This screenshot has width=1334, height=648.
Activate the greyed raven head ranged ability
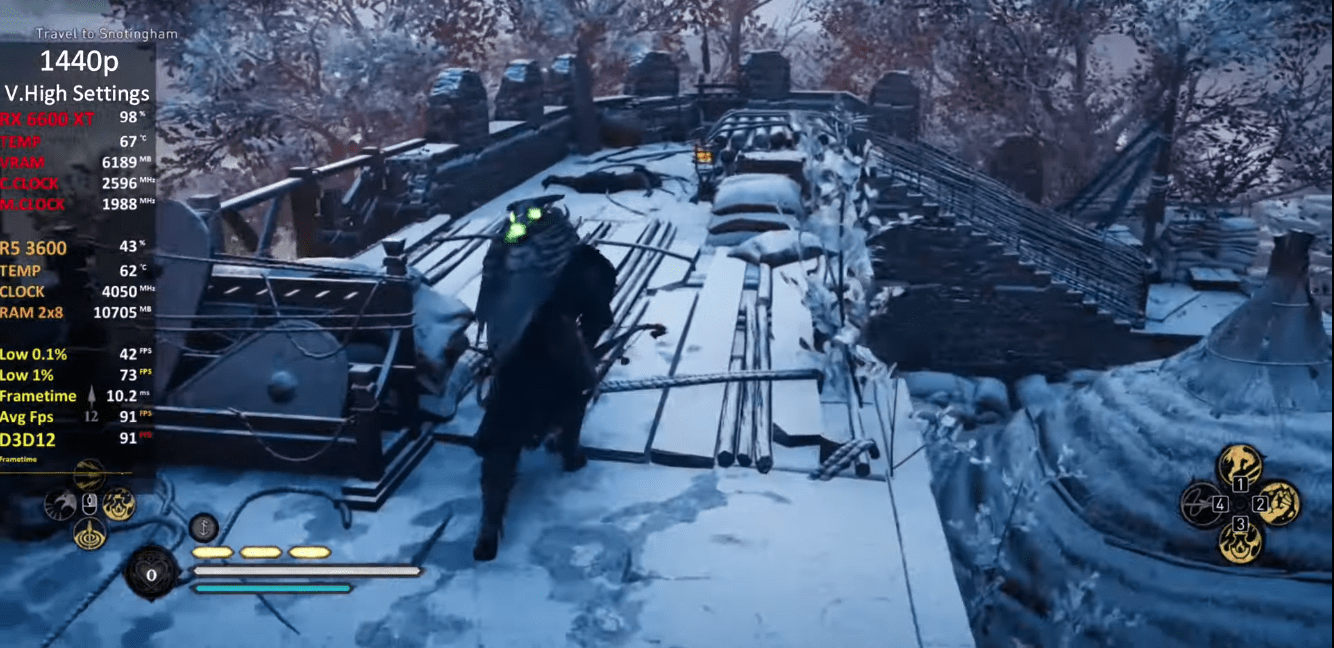(x=60, y=504)
